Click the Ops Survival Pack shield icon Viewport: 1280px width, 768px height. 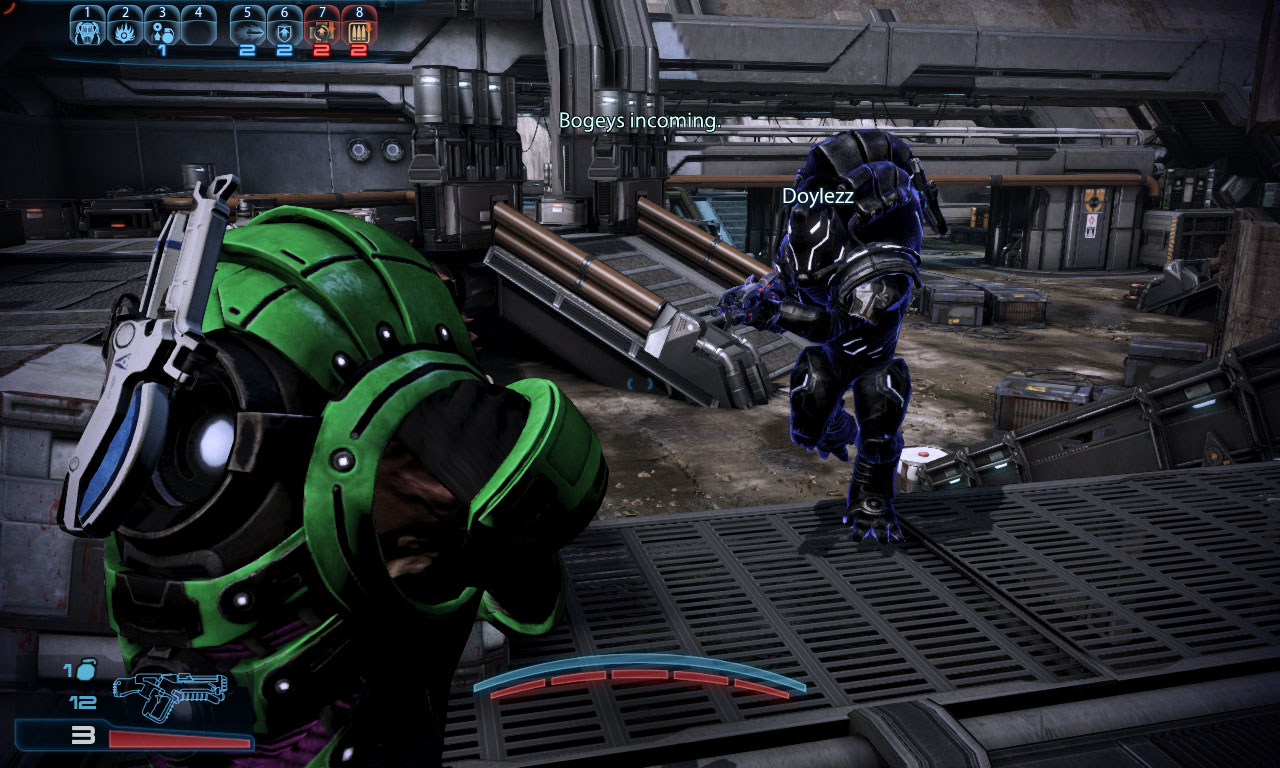click(x=285, y=31)
